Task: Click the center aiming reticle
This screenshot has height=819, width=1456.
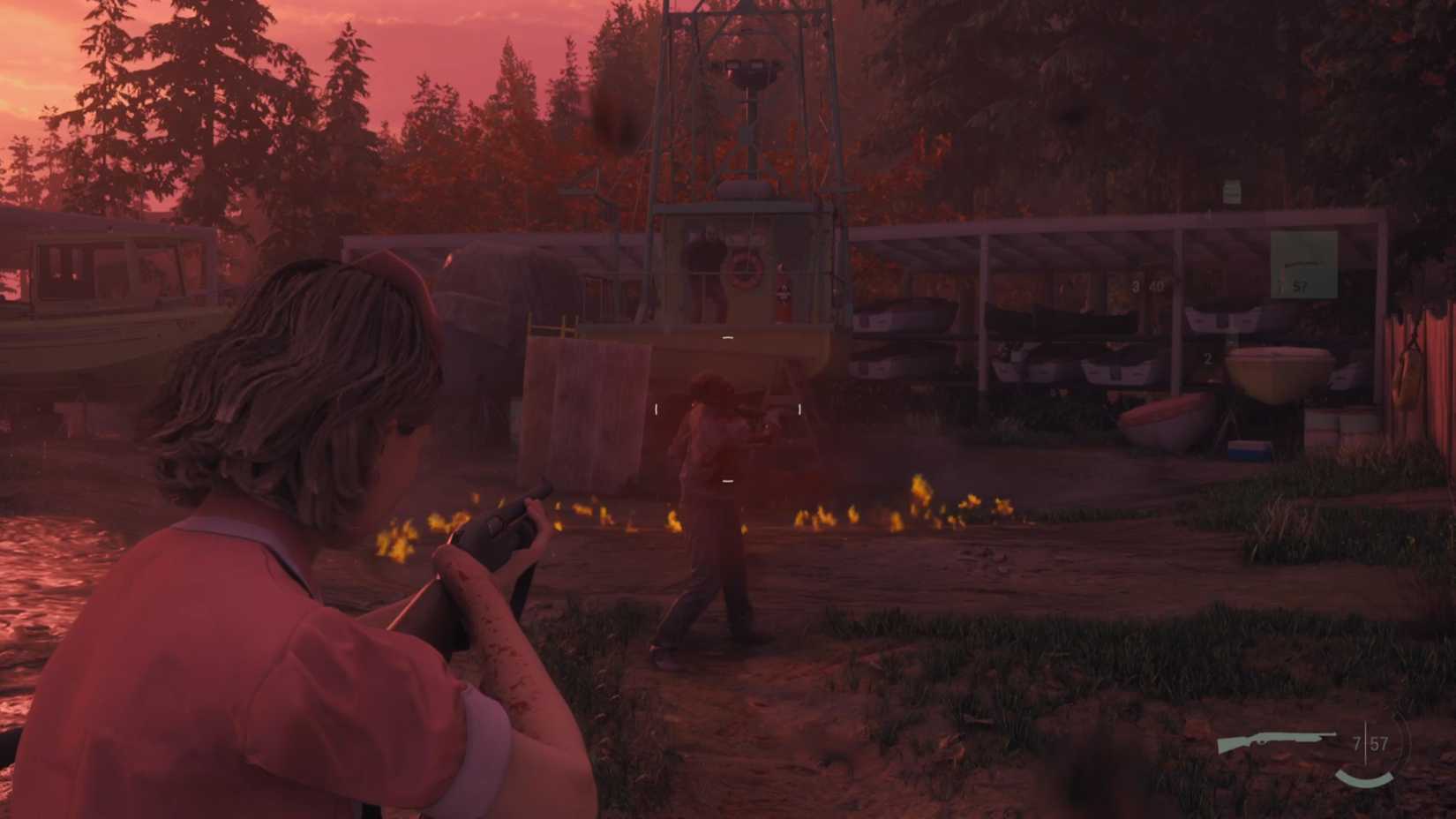Action: 727,409
